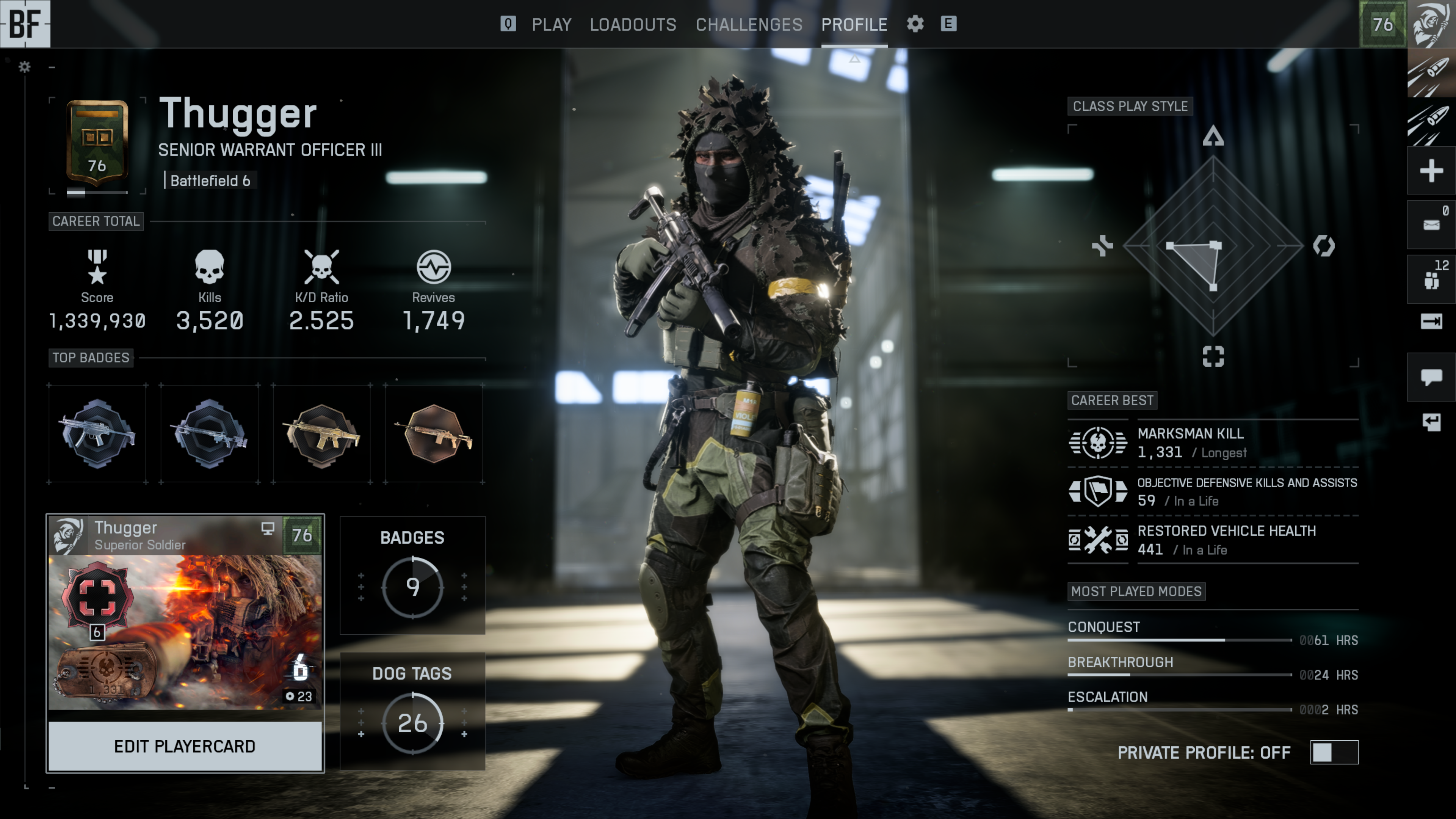Image resolution: width=1456 pixels, height=819 pixels.
Task: Click the BF logo
Action: tap(25, 24)
